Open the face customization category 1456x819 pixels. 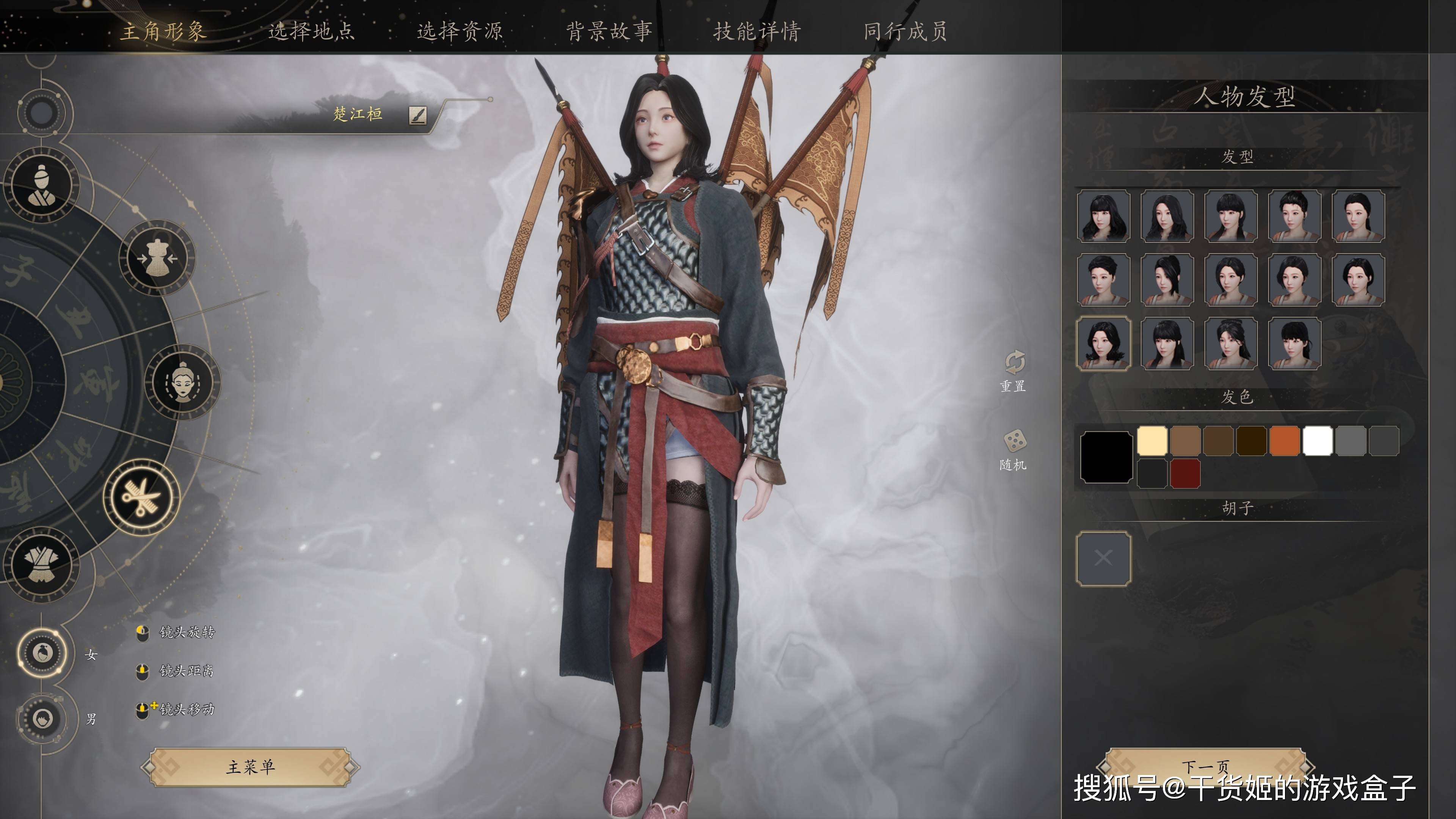[x=182, y=382]
